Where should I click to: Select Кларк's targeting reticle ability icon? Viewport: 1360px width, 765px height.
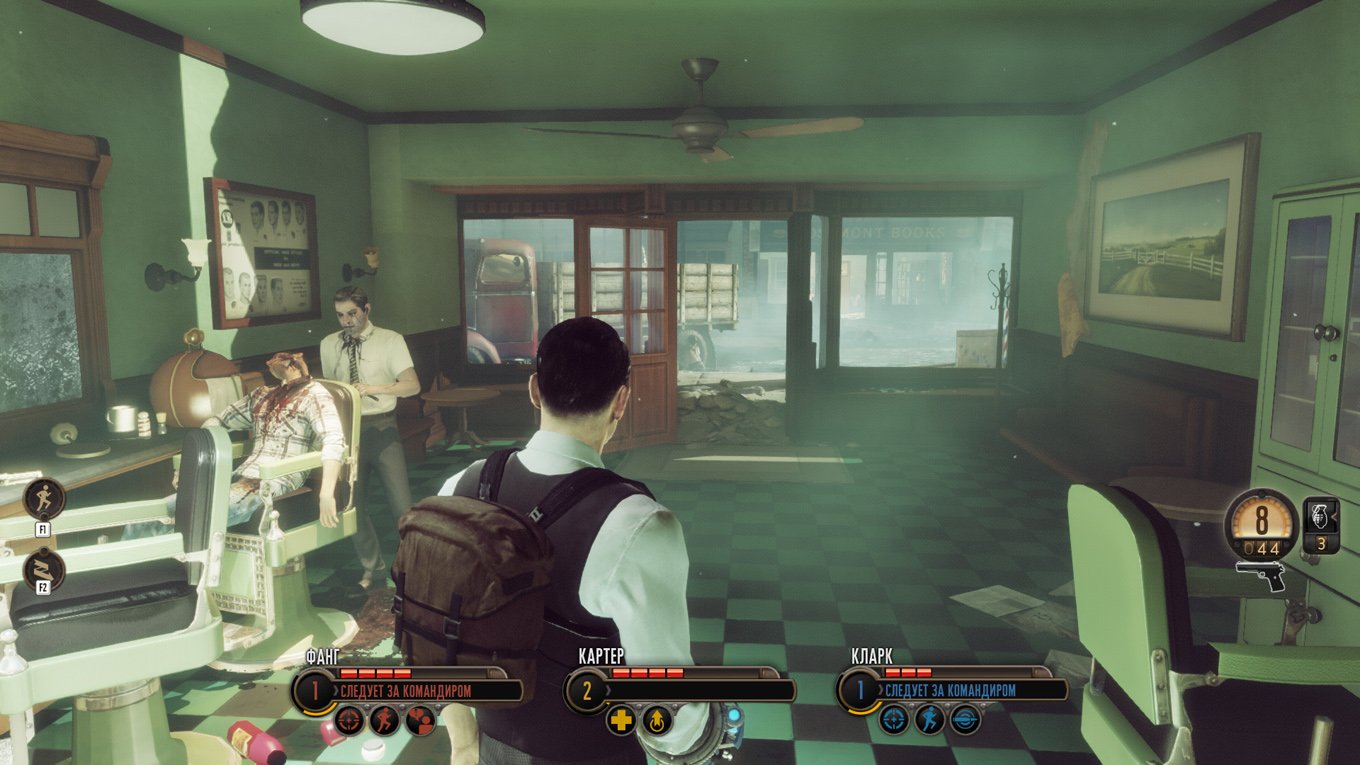[x=893, y=721]
